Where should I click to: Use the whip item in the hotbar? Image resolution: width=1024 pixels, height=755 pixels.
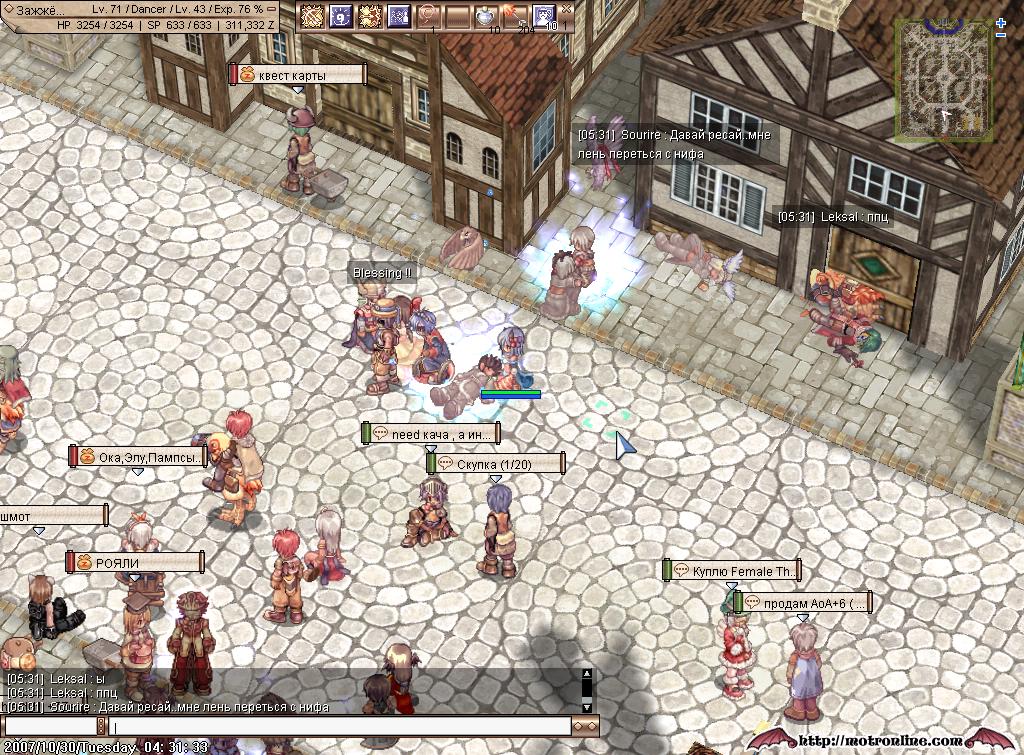[x=429, y=16]
